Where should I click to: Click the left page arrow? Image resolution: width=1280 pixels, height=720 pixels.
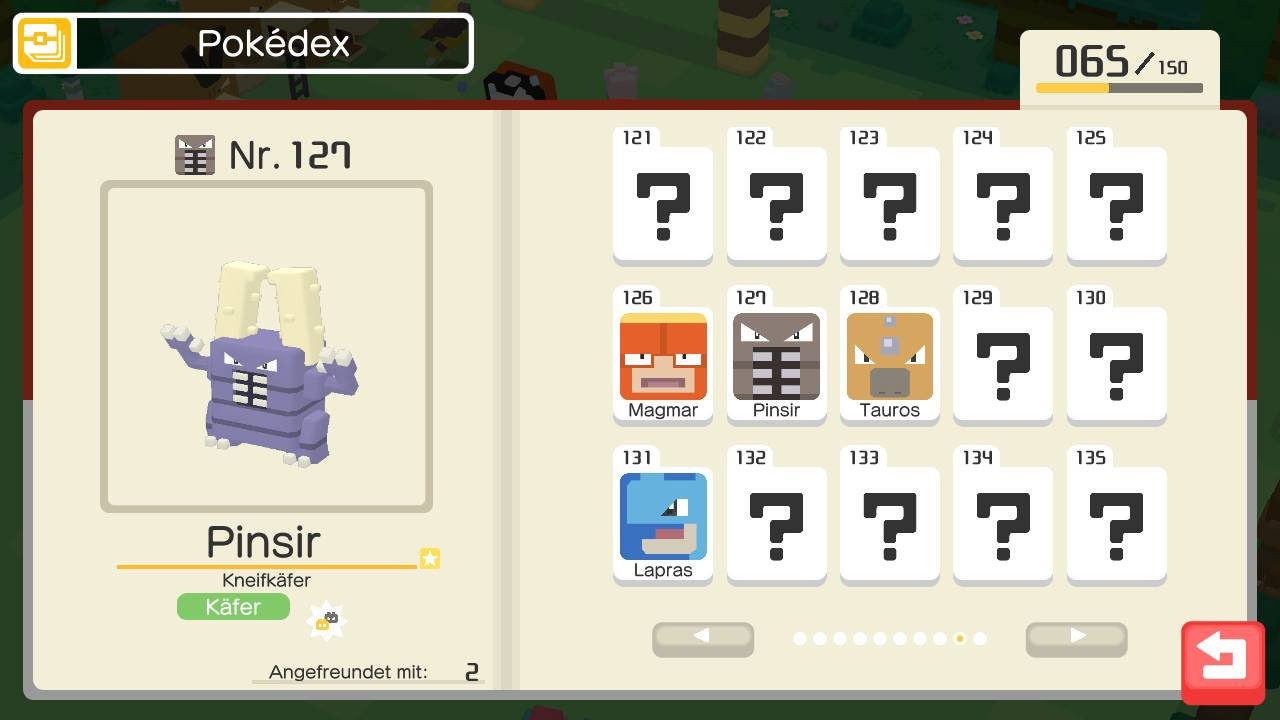point(703,639)
